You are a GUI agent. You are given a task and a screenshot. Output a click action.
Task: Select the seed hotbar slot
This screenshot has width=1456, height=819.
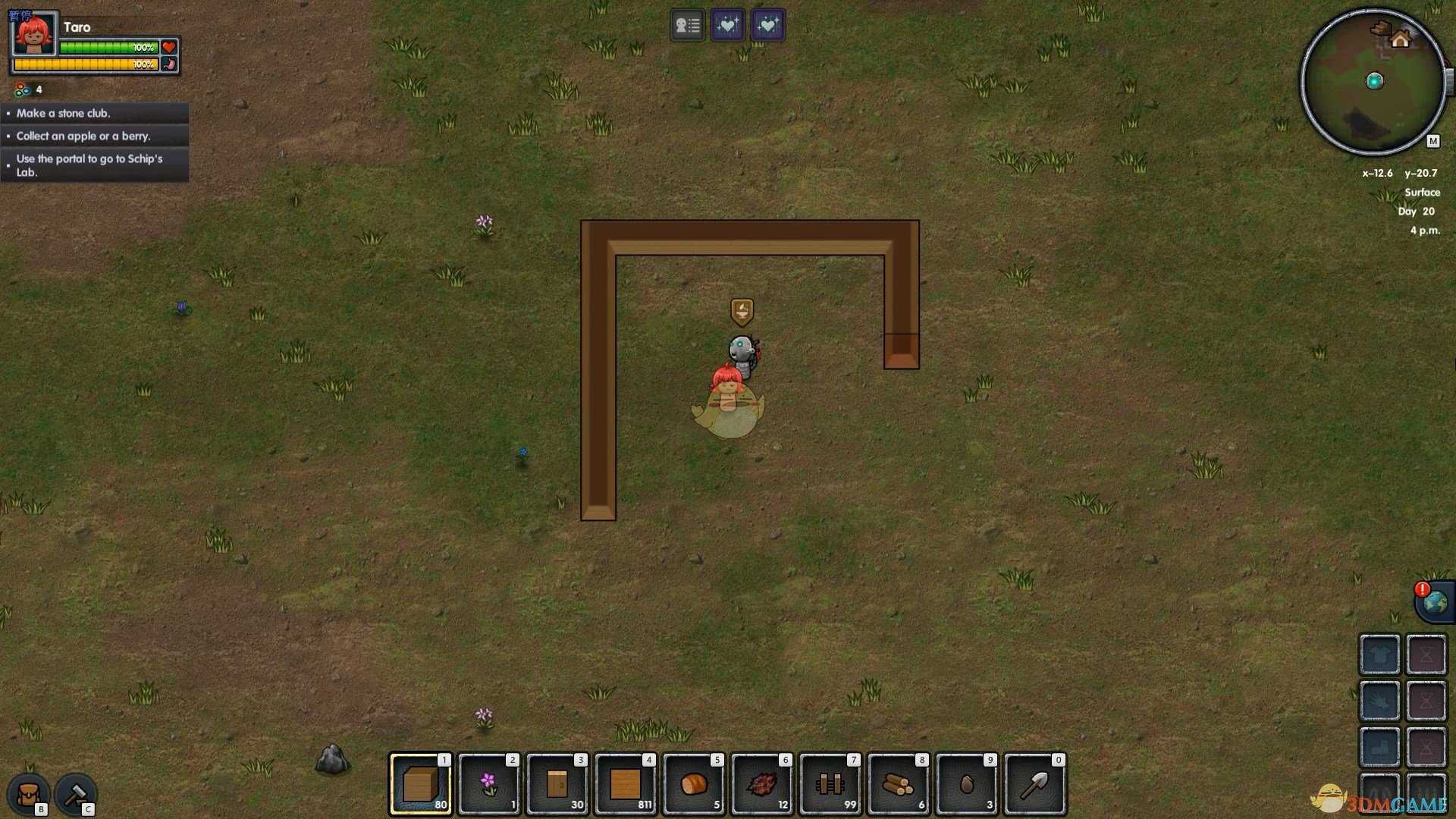(x=967, y=784)
